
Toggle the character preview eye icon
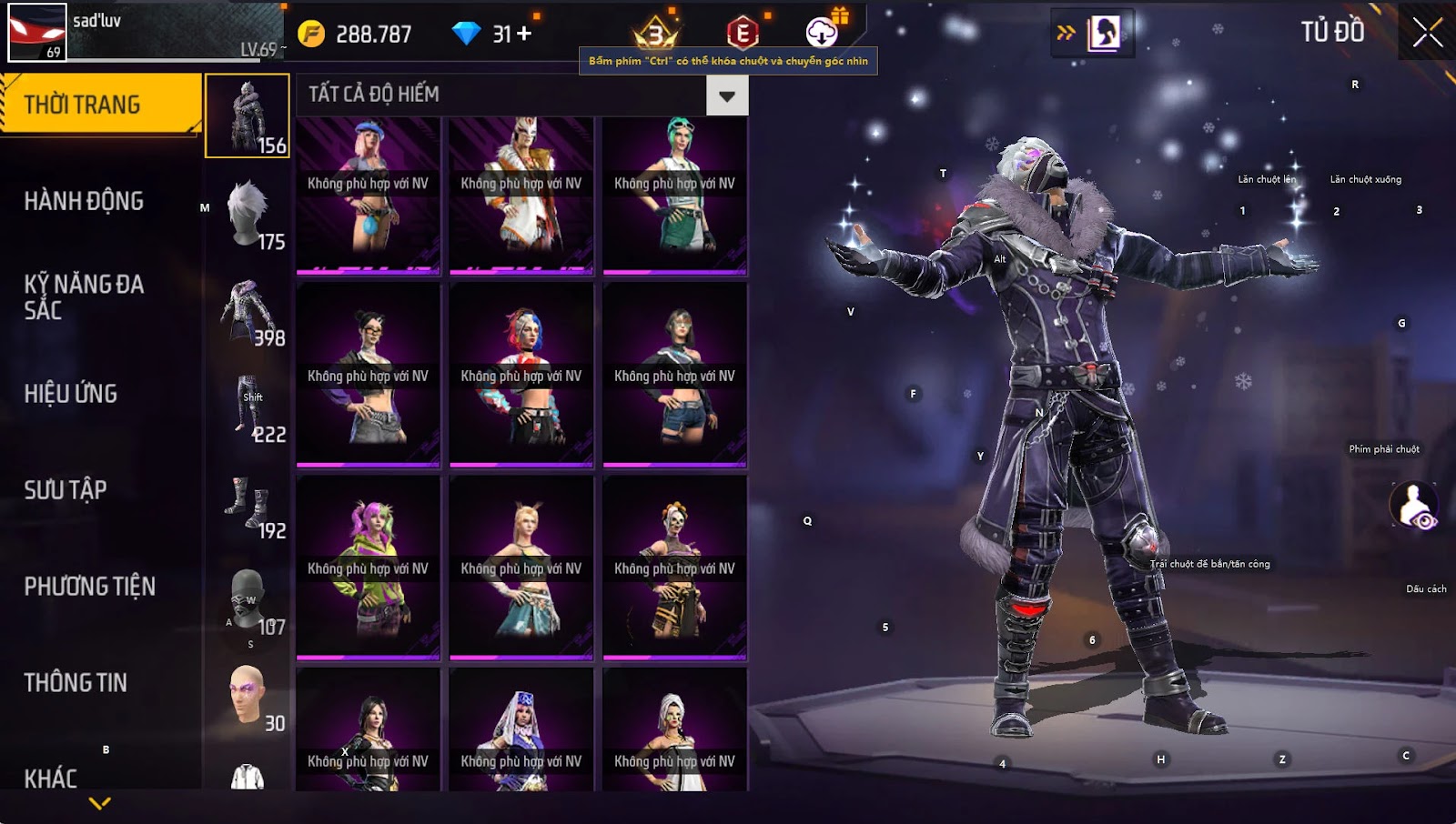pyautogui.click(x=1413, y=506)
